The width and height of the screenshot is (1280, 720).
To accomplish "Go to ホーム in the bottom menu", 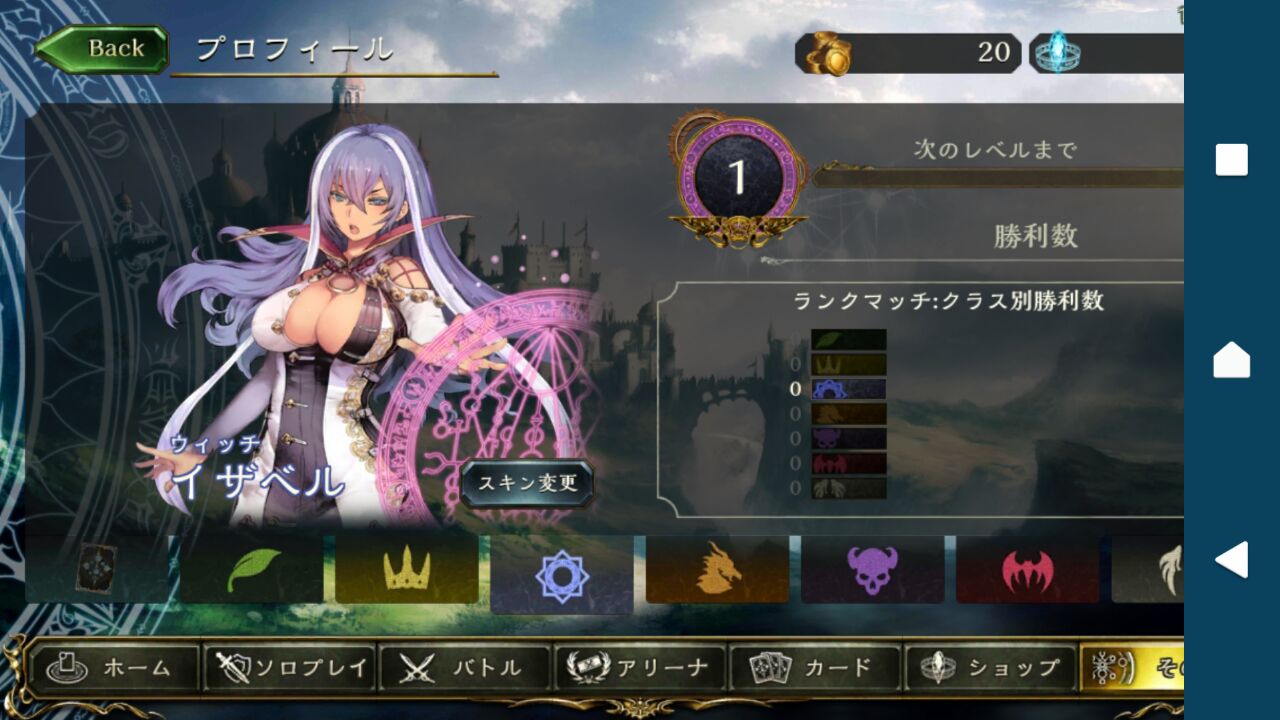I will point(114,668).
